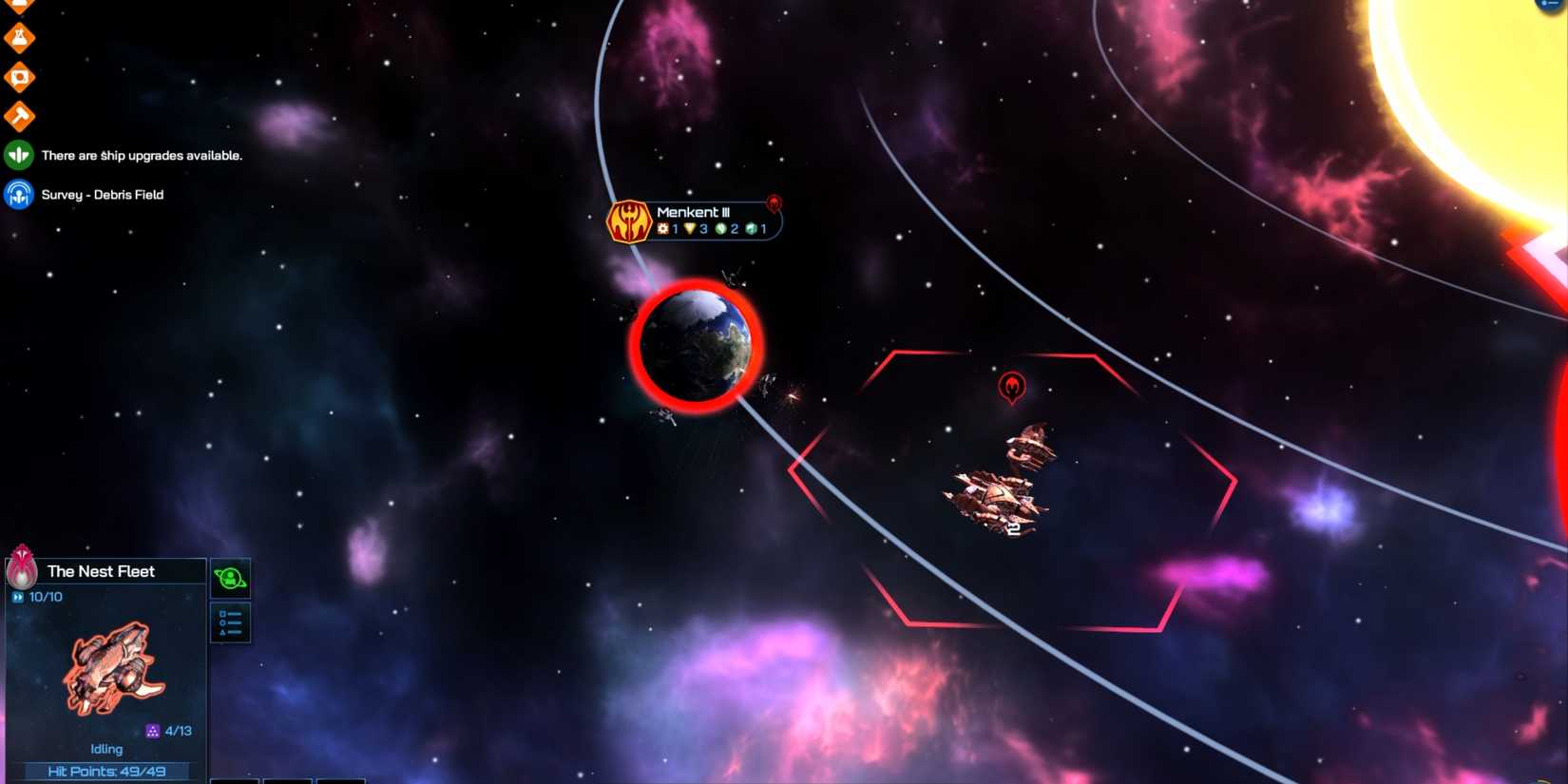1568x784 pixels.
Task: Click the 'There are ship upgrades available' text
Action: 143,155
